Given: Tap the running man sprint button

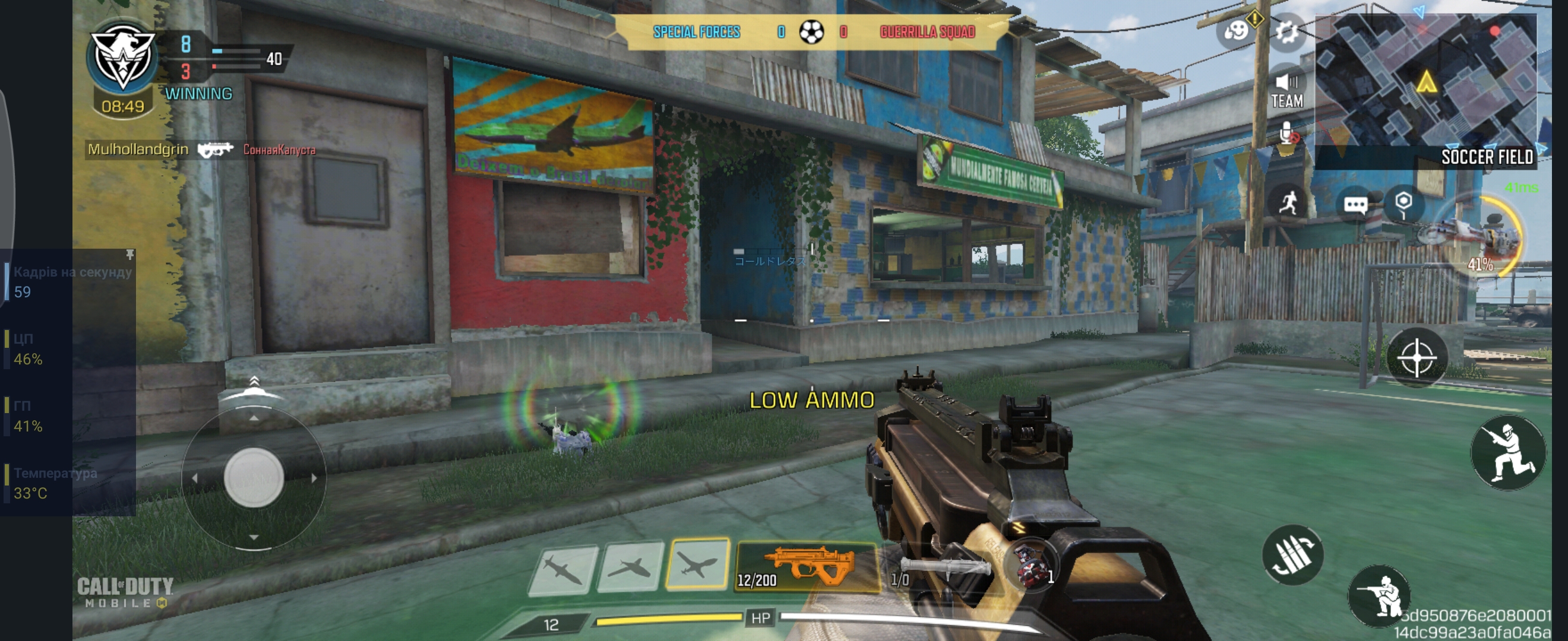Looking at the screenshot, I should pos(1288,203).
